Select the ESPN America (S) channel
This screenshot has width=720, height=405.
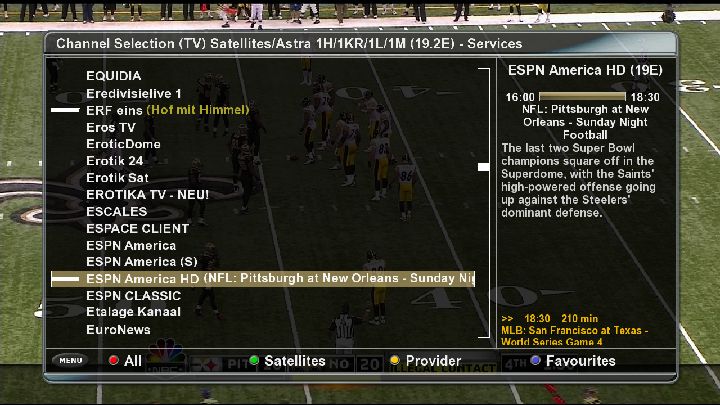coord(141,262)
